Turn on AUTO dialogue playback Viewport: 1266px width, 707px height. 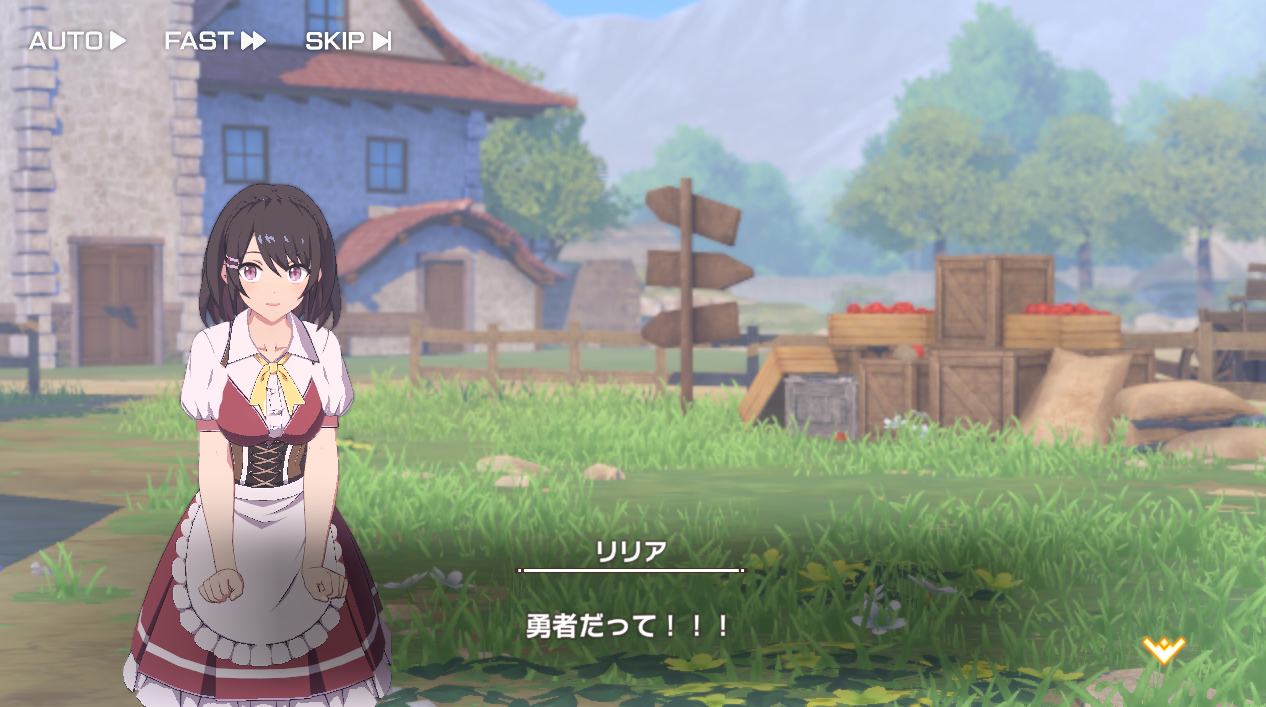pyautogui.click(x=77, y=41)
